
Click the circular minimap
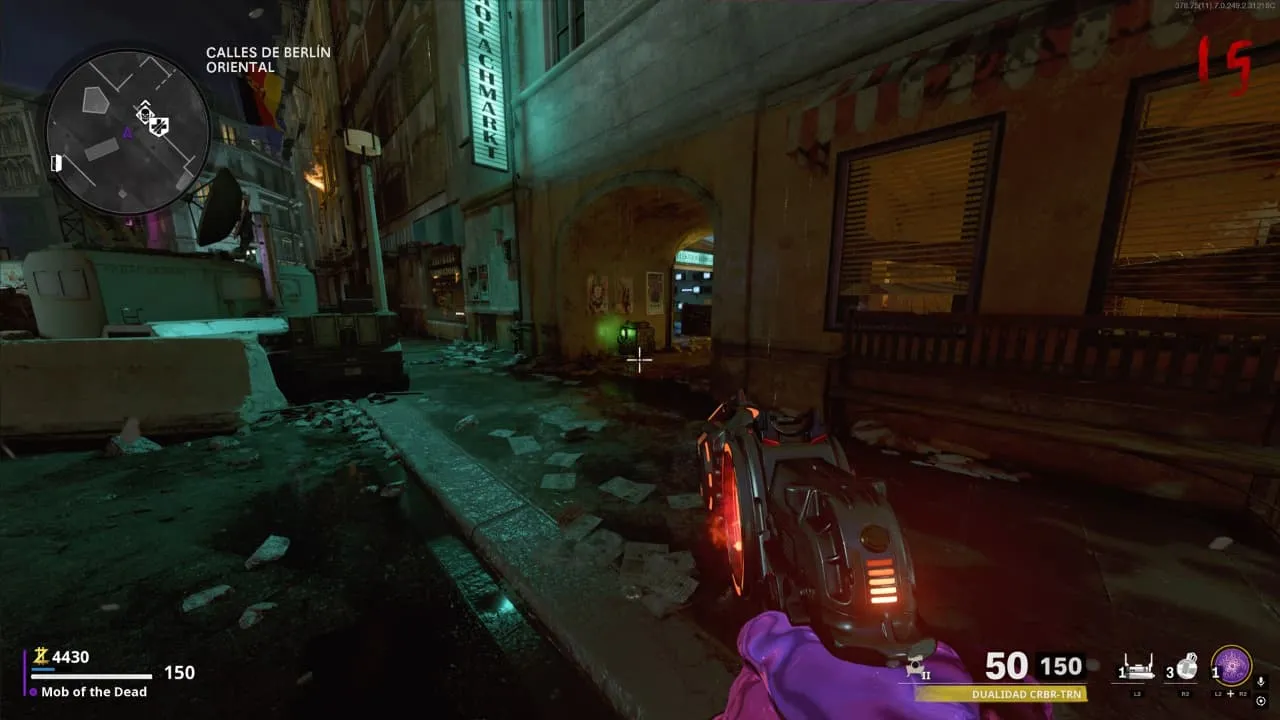click(128, 132)
